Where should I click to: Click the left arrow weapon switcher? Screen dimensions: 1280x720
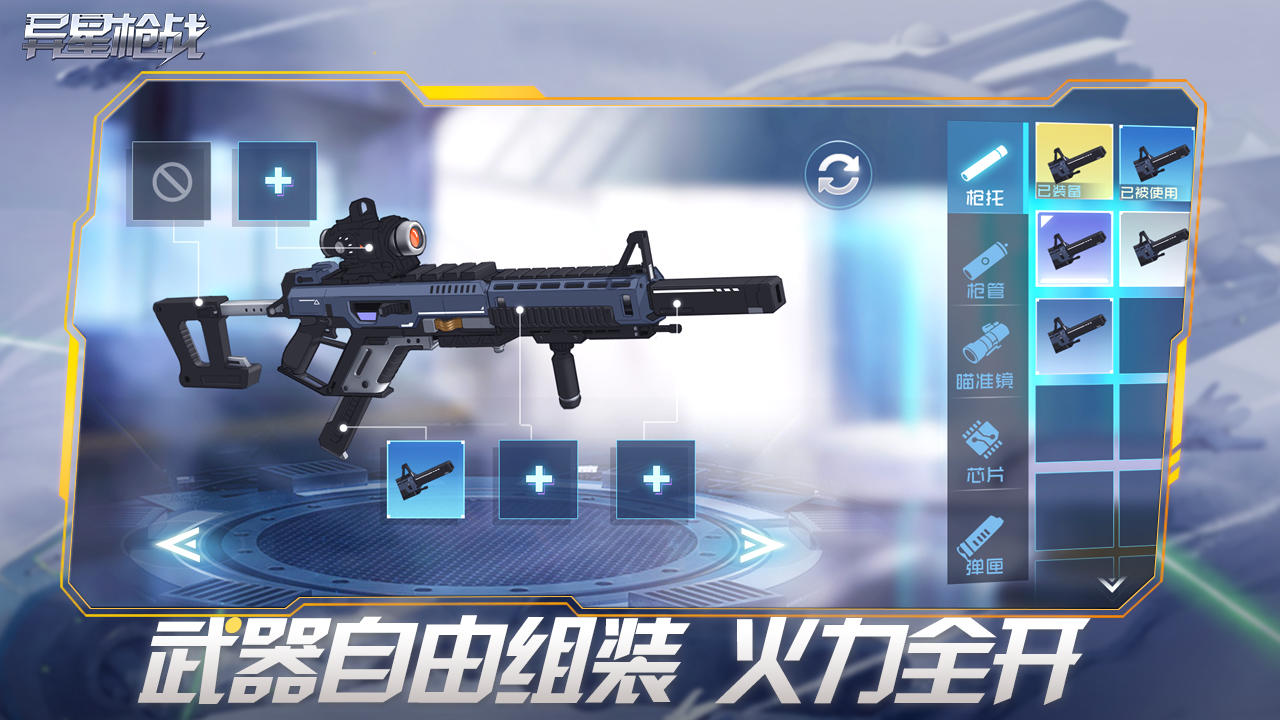[180, 547]
